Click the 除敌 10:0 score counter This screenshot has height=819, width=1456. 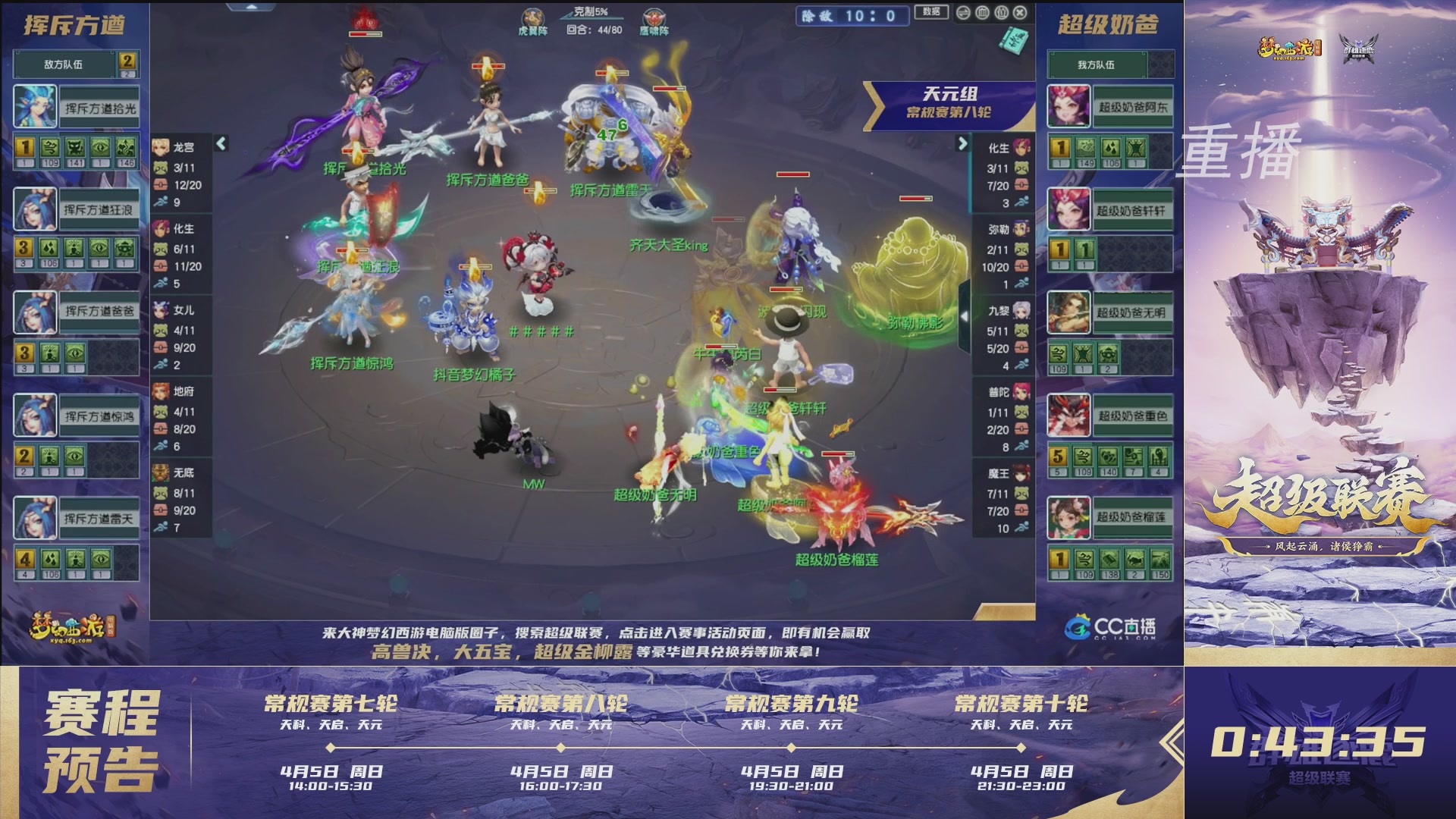tap(852, 14)
